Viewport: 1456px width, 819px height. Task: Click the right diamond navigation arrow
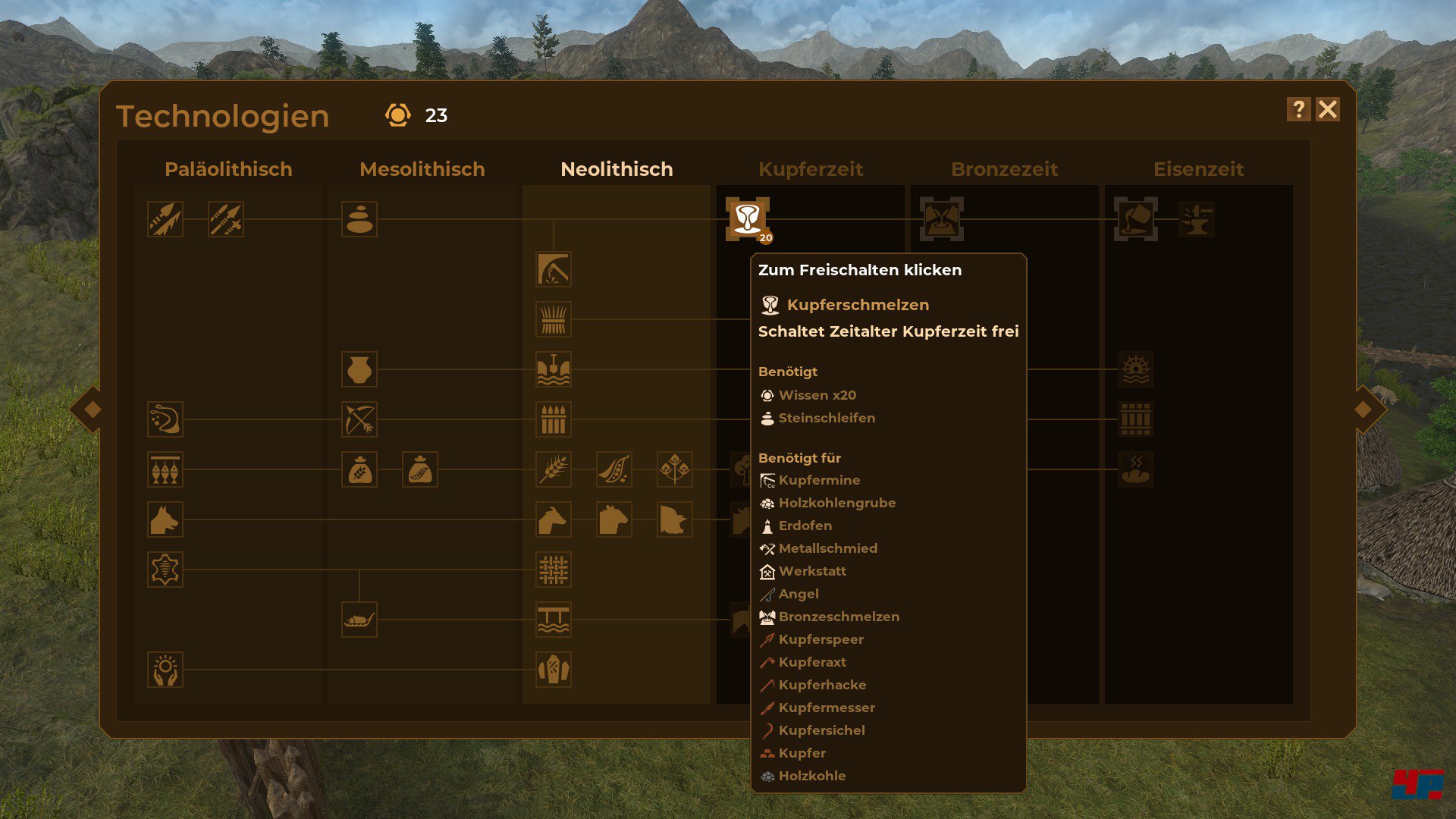pyautogui.click(x=1365, y=409)
